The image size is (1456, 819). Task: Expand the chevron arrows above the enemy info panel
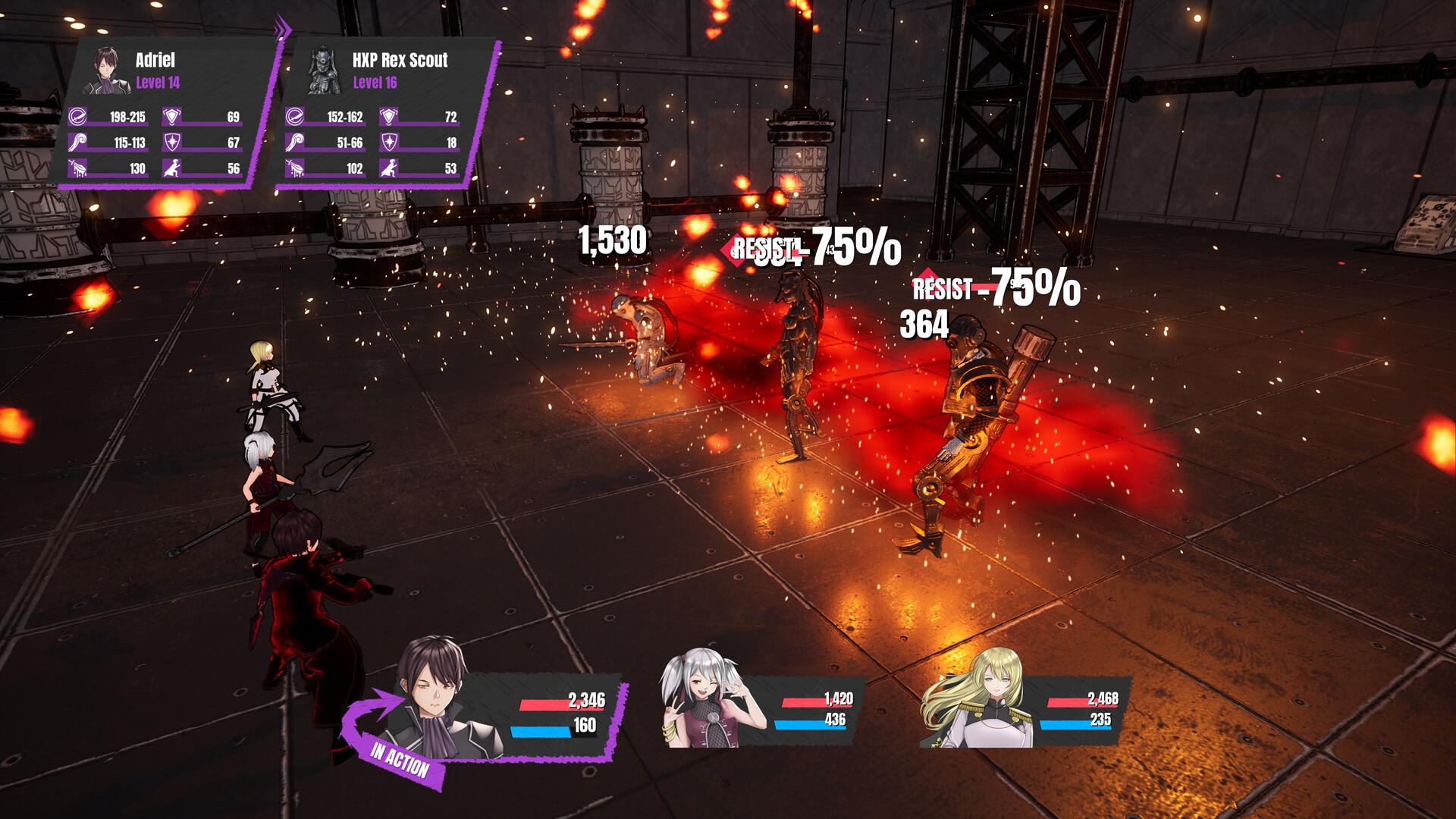pyautogui.click(x=283, y=24)
